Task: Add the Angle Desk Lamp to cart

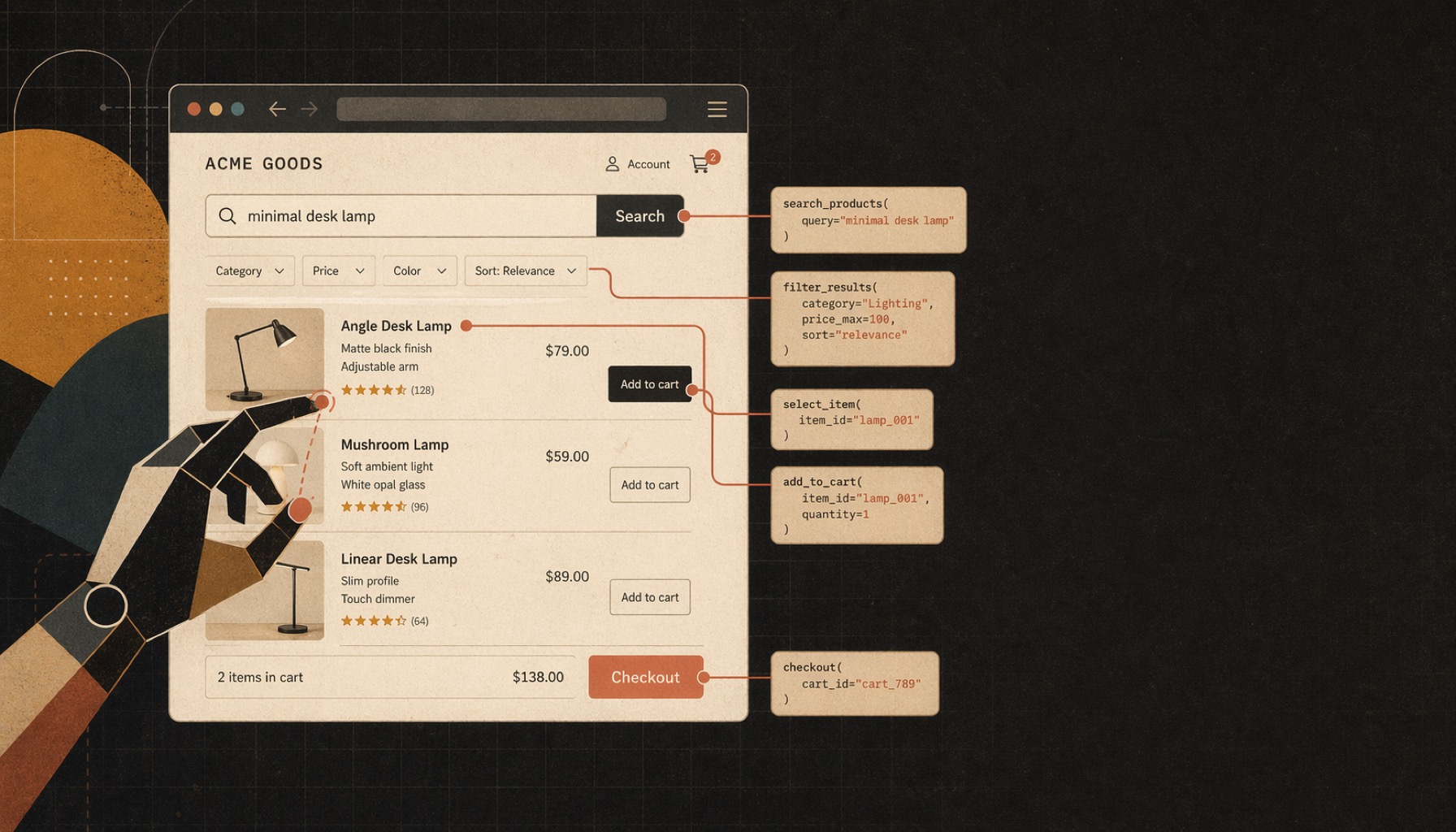Action: point(649,384)
